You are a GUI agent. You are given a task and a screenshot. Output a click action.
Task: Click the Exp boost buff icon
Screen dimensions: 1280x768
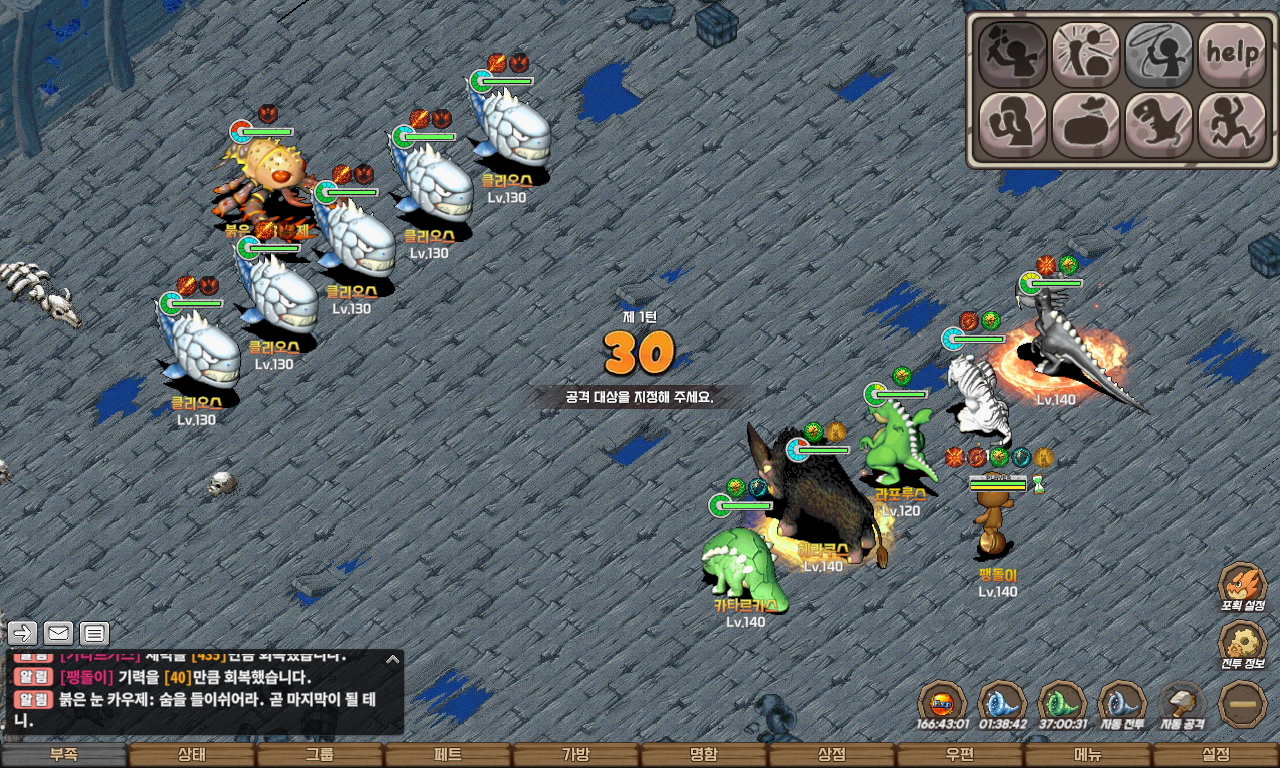941,704
